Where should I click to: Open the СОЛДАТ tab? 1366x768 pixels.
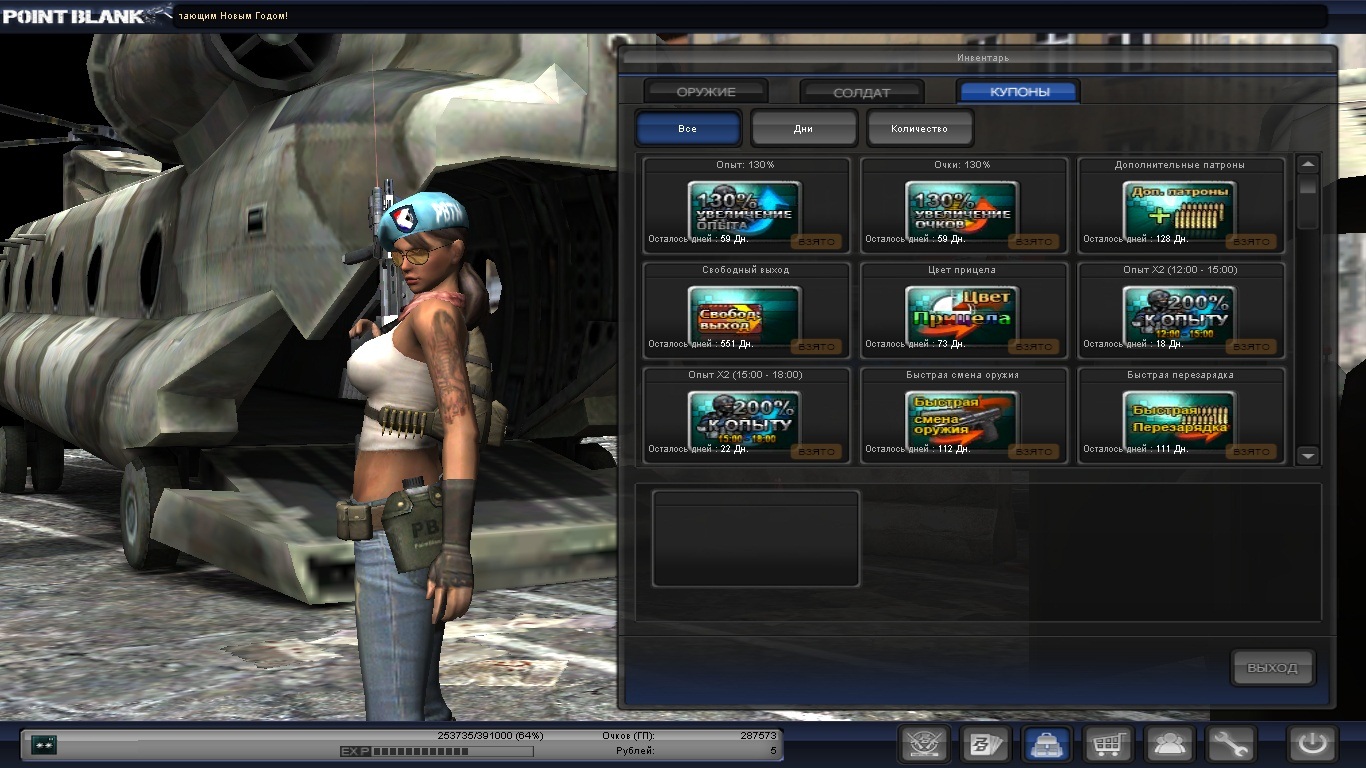[861, 92]
